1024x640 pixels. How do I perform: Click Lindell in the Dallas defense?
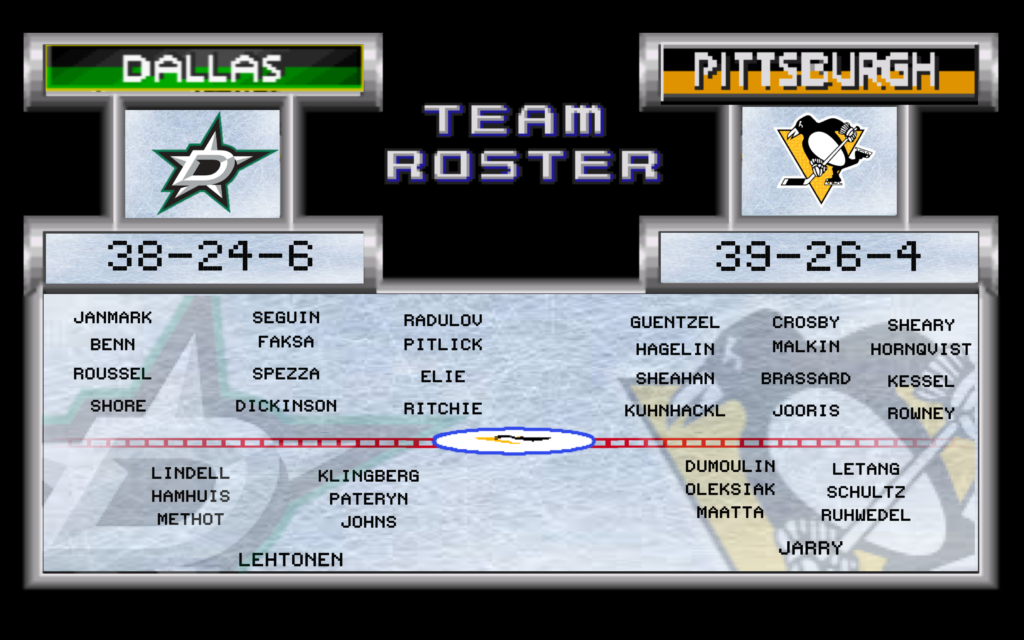pos(190,473)
